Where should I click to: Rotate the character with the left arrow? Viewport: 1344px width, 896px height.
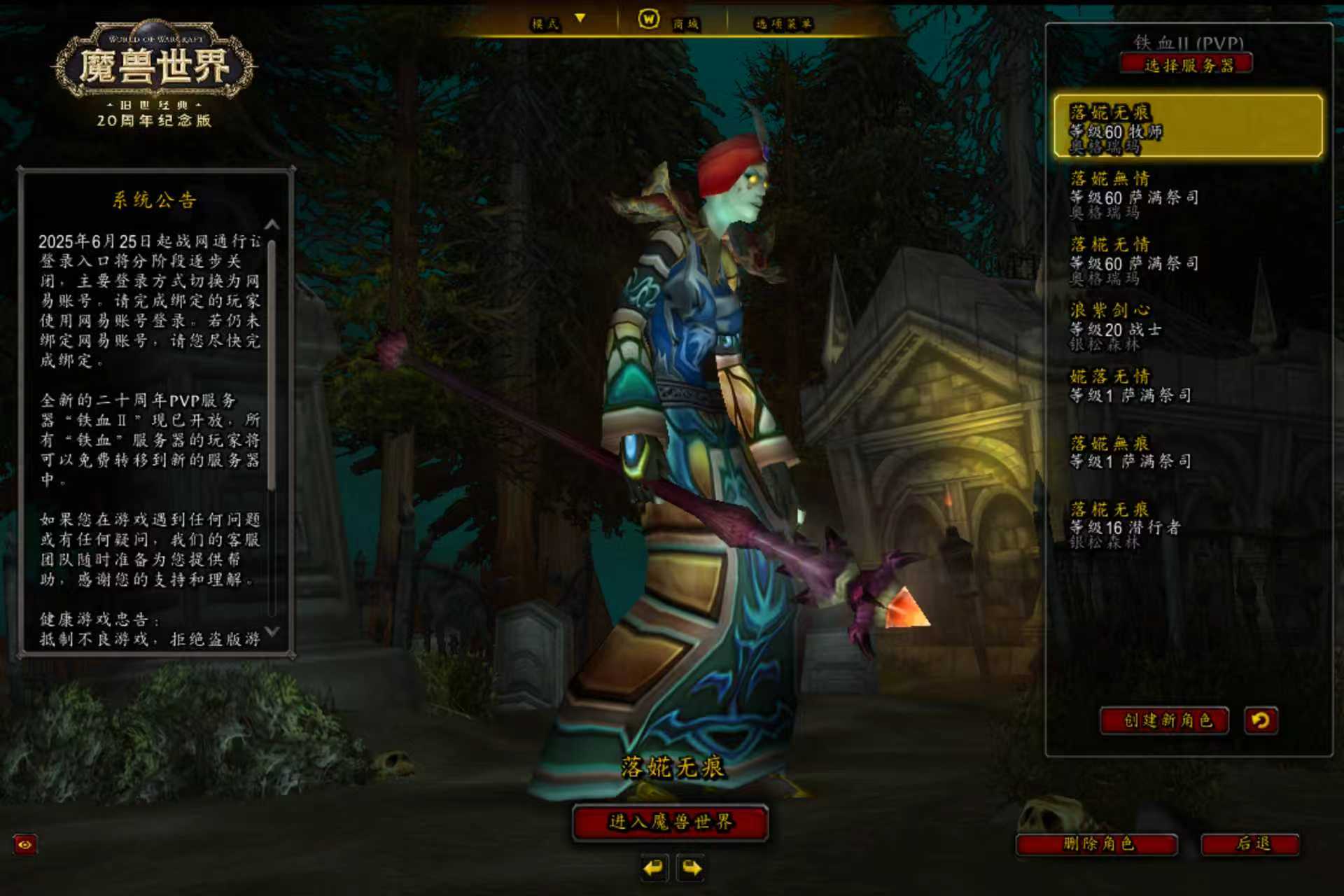pyautogui.click(x=654, y=869)
